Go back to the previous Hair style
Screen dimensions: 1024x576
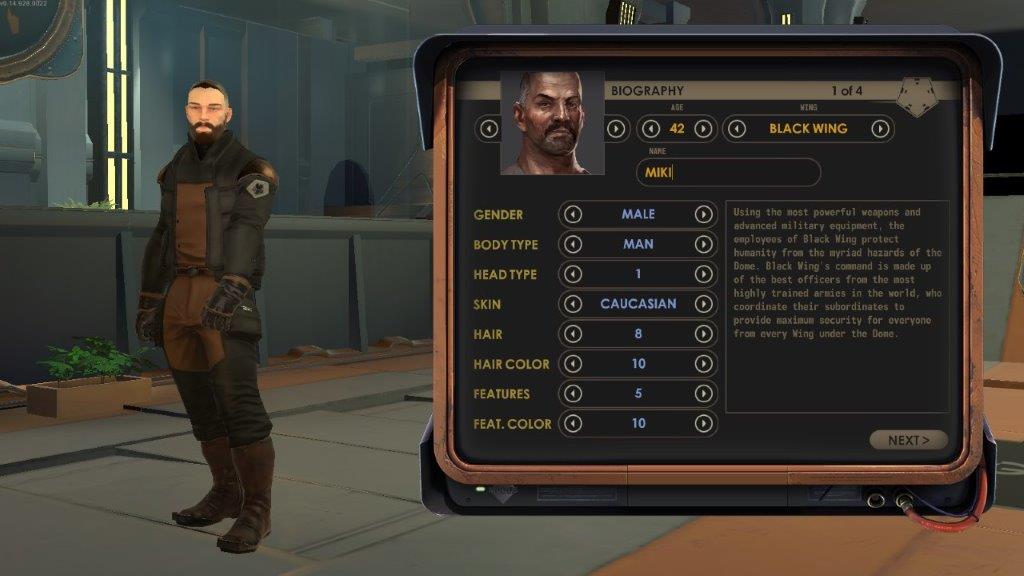[573, 334]
